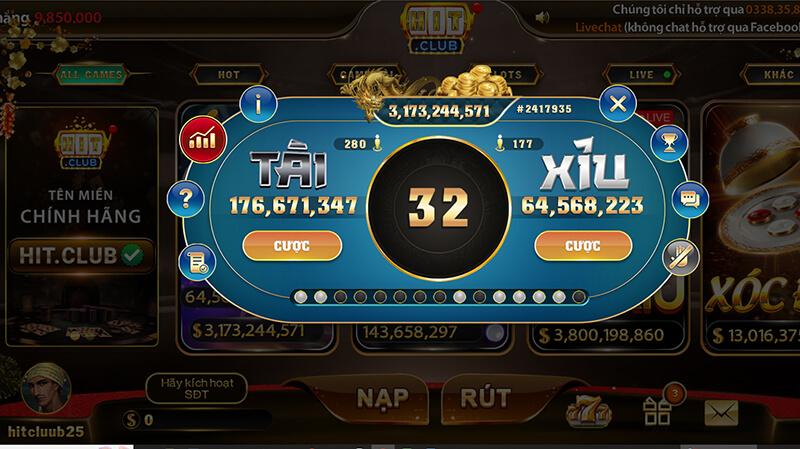Open the chat bubble icon

coord(688,199)
